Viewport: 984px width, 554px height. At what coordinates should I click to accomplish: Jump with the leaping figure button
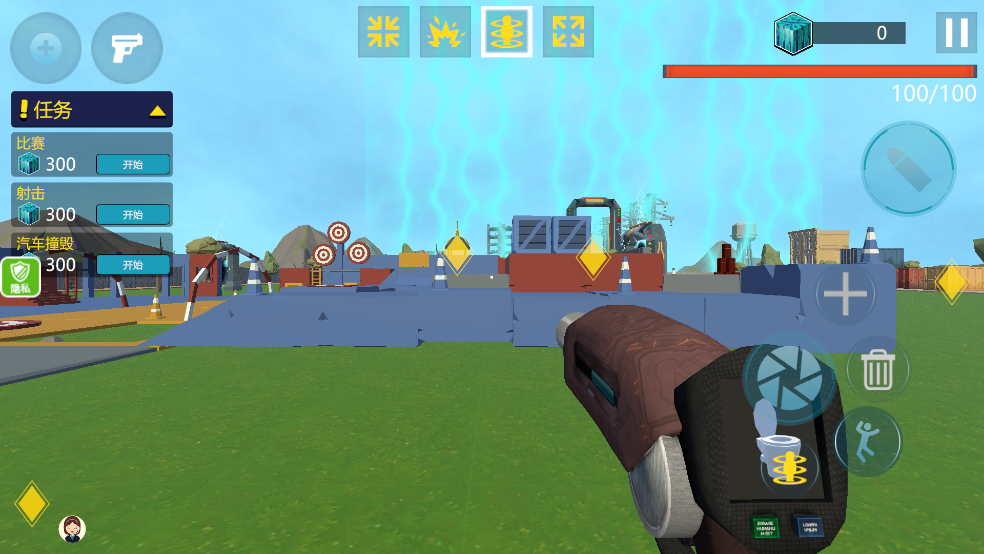coord(868,440)
